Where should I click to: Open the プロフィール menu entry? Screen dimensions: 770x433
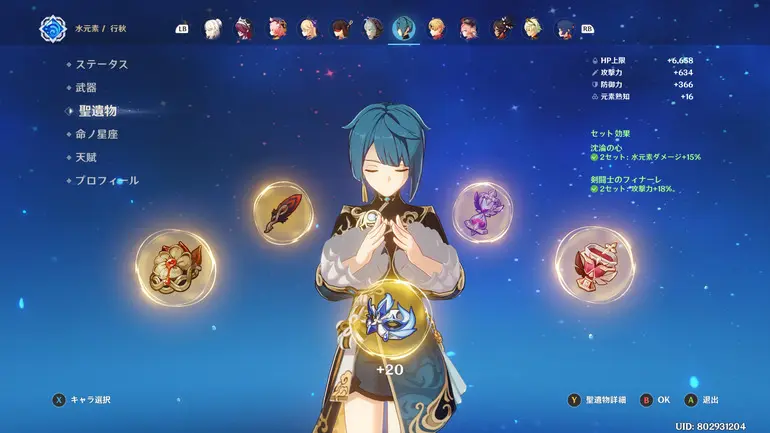click(x=107, y=181)
